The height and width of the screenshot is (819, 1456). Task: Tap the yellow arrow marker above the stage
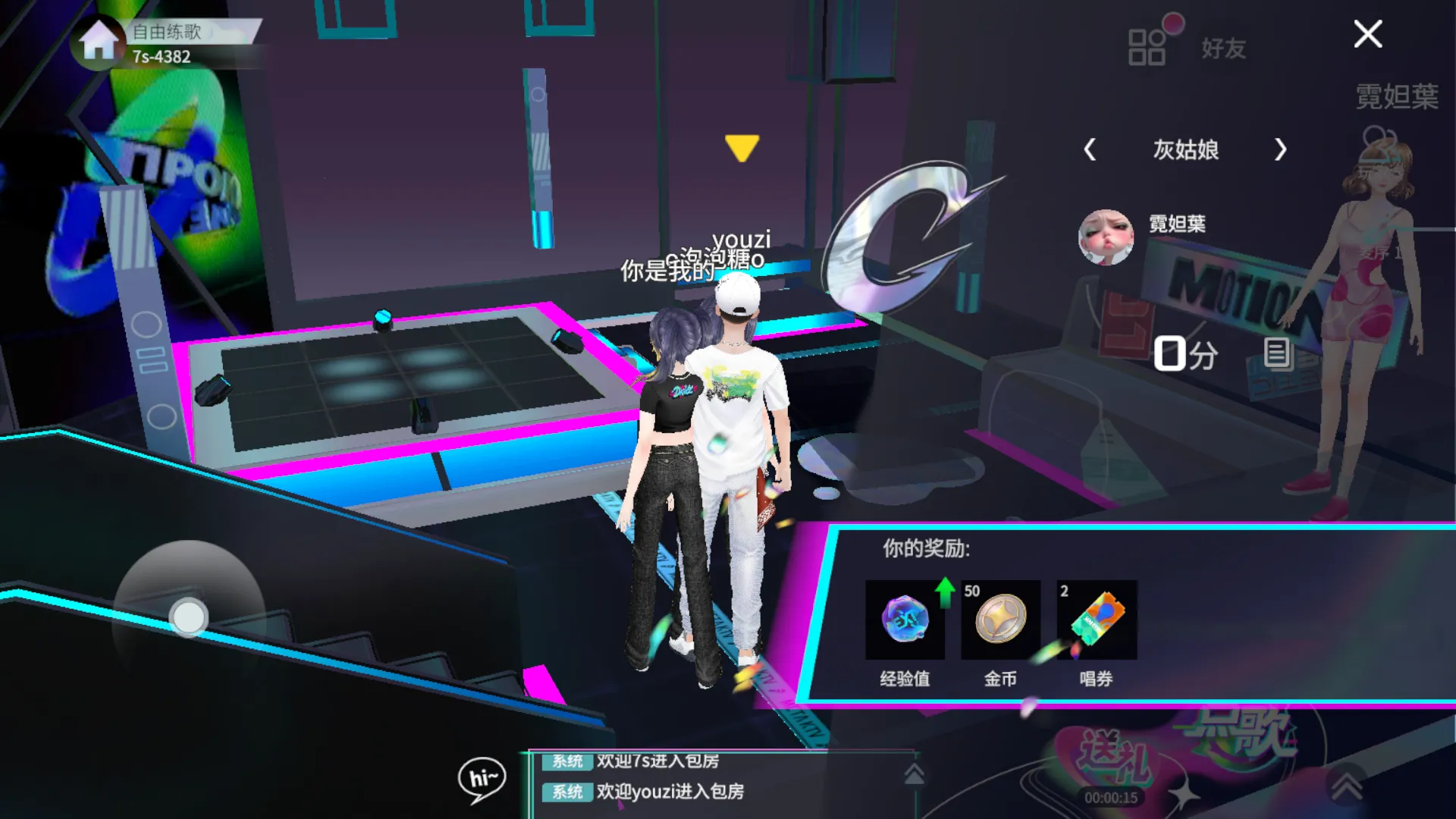click(x=742, y=148)
